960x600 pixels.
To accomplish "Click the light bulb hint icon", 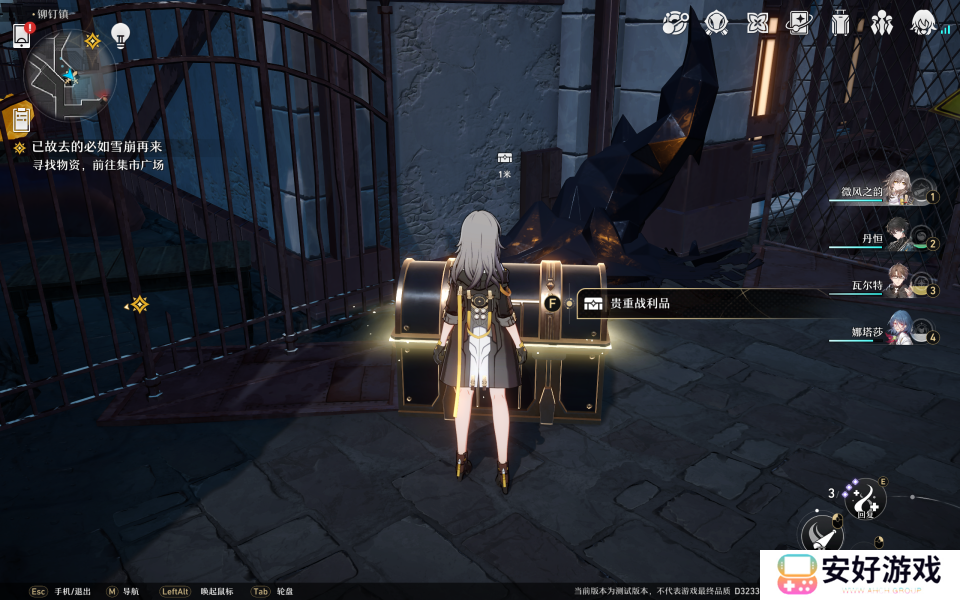I will click(x=121, y=35).
